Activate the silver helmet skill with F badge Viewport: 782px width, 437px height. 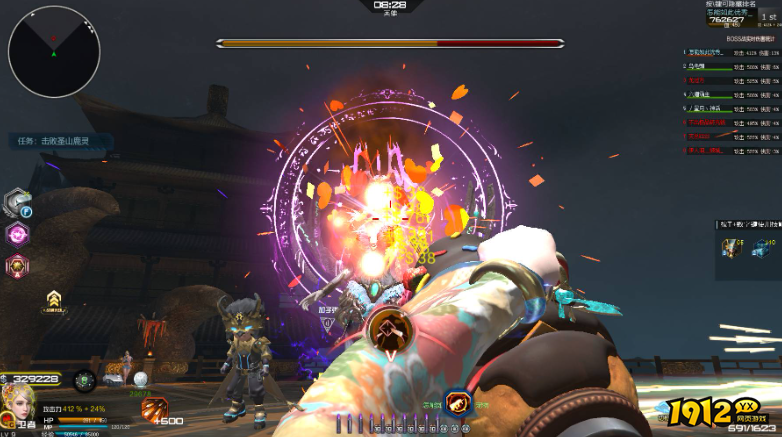[17, 203]
